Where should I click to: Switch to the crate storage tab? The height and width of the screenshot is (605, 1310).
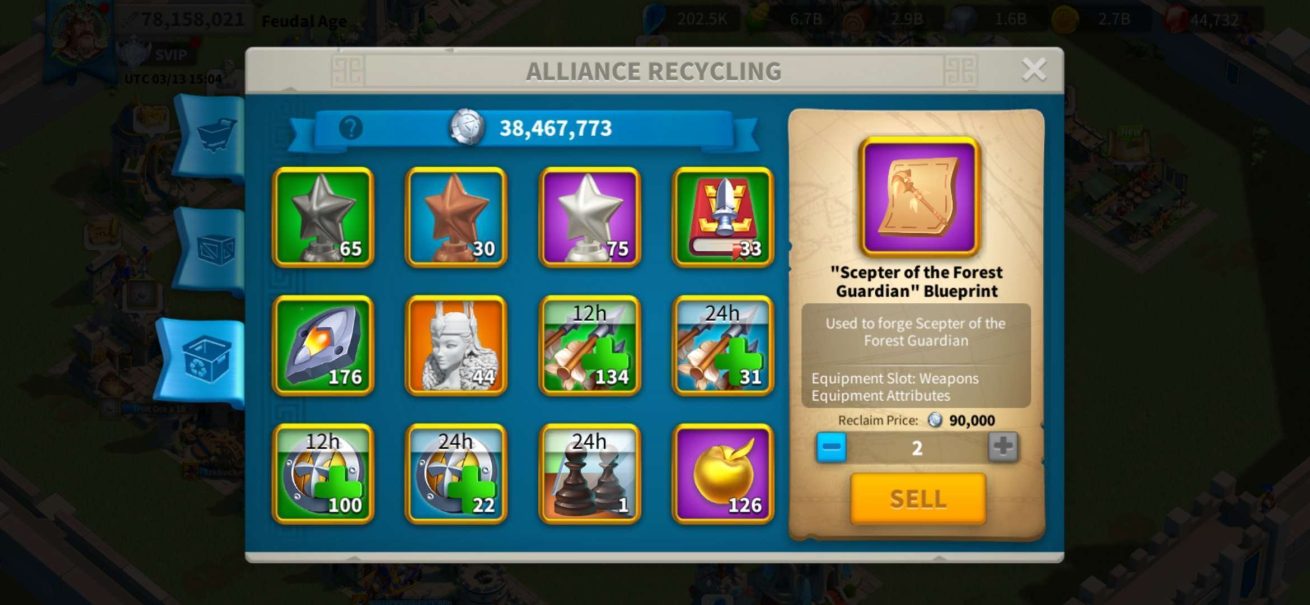213,250
